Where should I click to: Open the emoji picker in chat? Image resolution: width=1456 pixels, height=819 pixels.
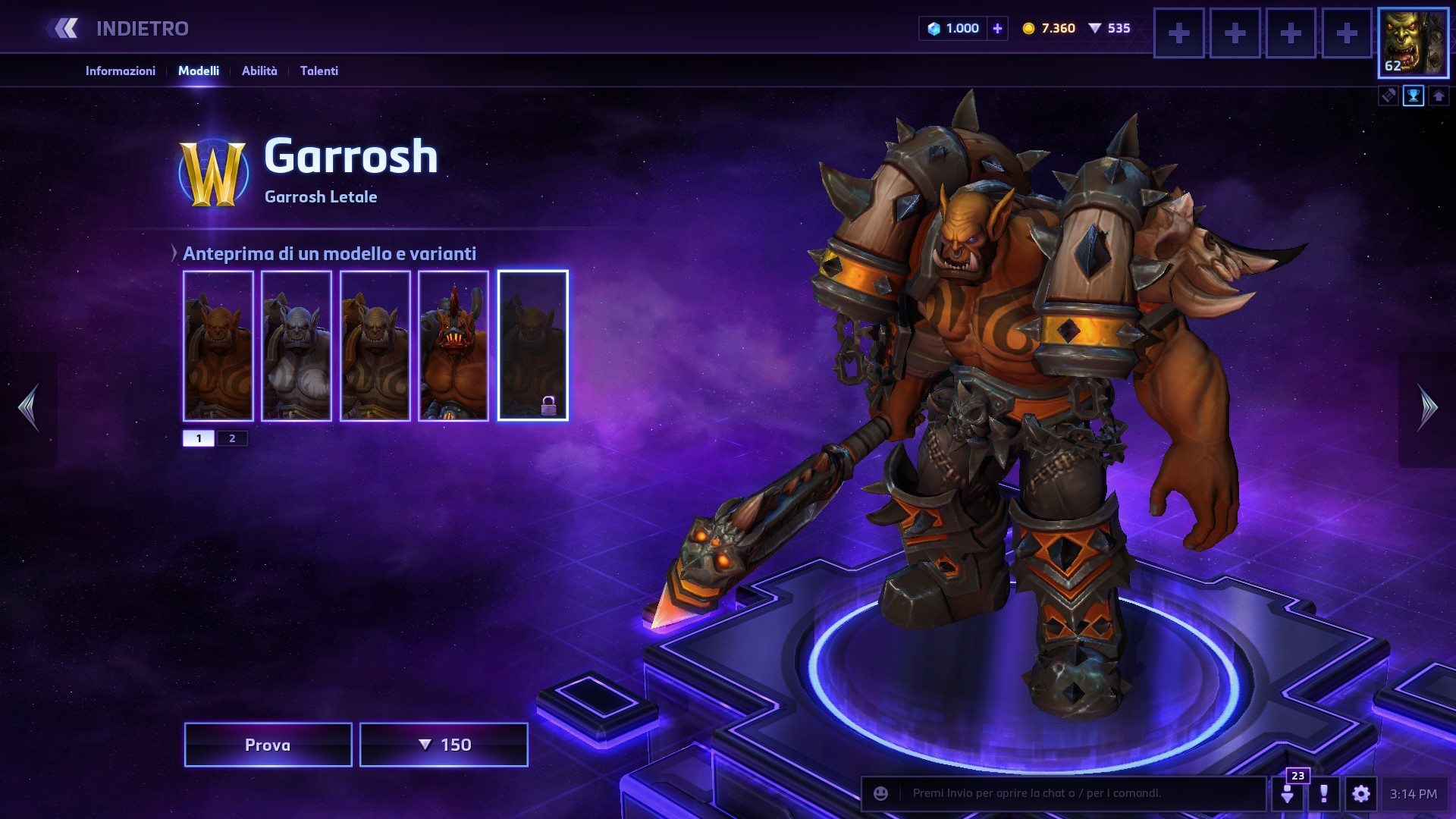pos(880,793)
